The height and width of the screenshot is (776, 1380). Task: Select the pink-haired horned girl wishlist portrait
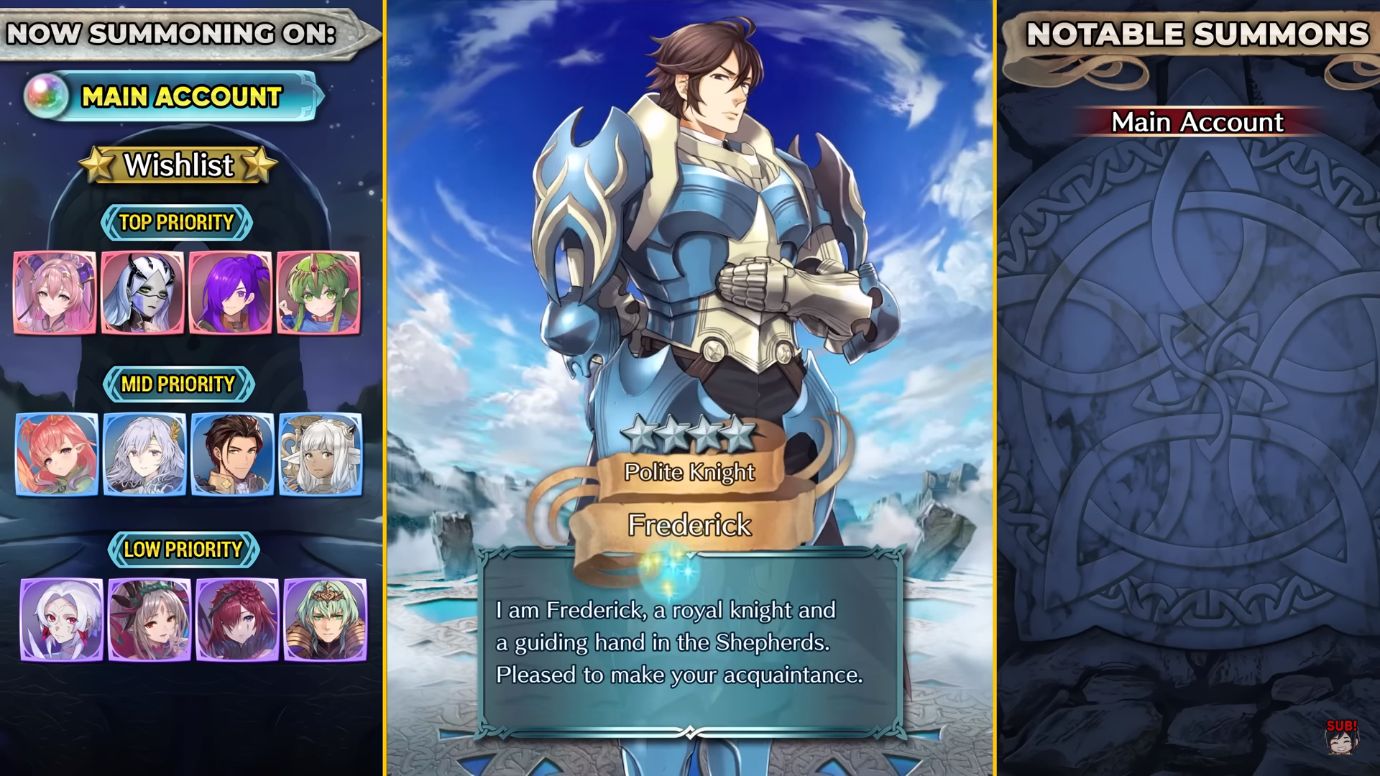pos(55,292)
